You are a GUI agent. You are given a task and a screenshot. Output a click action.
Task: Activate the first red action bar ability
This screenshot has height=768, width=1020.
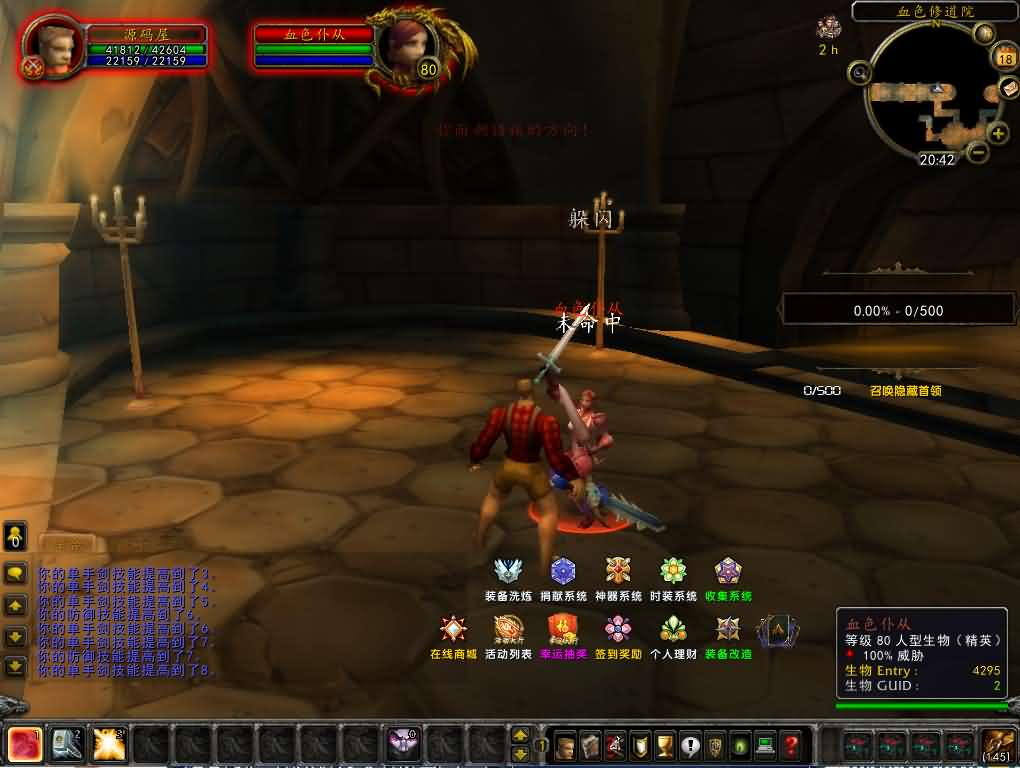(24, 744)
